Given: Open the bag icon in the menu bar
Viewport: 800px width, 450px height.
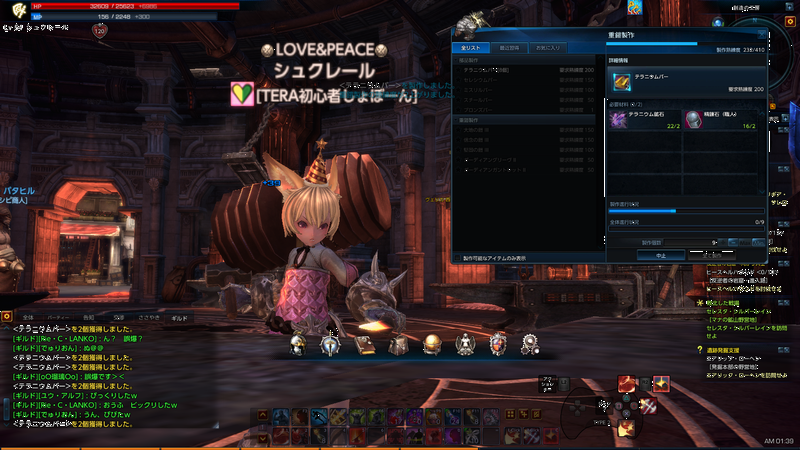Looking at the screenshot, I should tap(398, 345).
